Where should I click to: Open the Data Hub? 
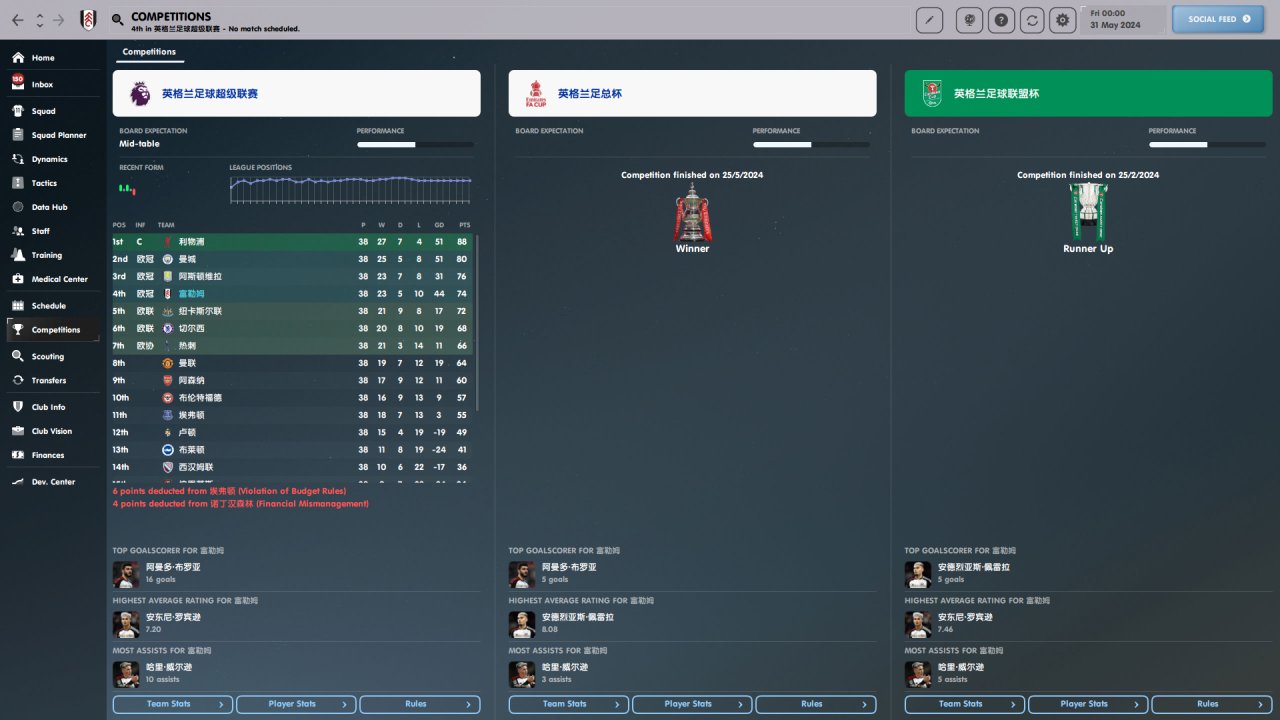point(49,207)
